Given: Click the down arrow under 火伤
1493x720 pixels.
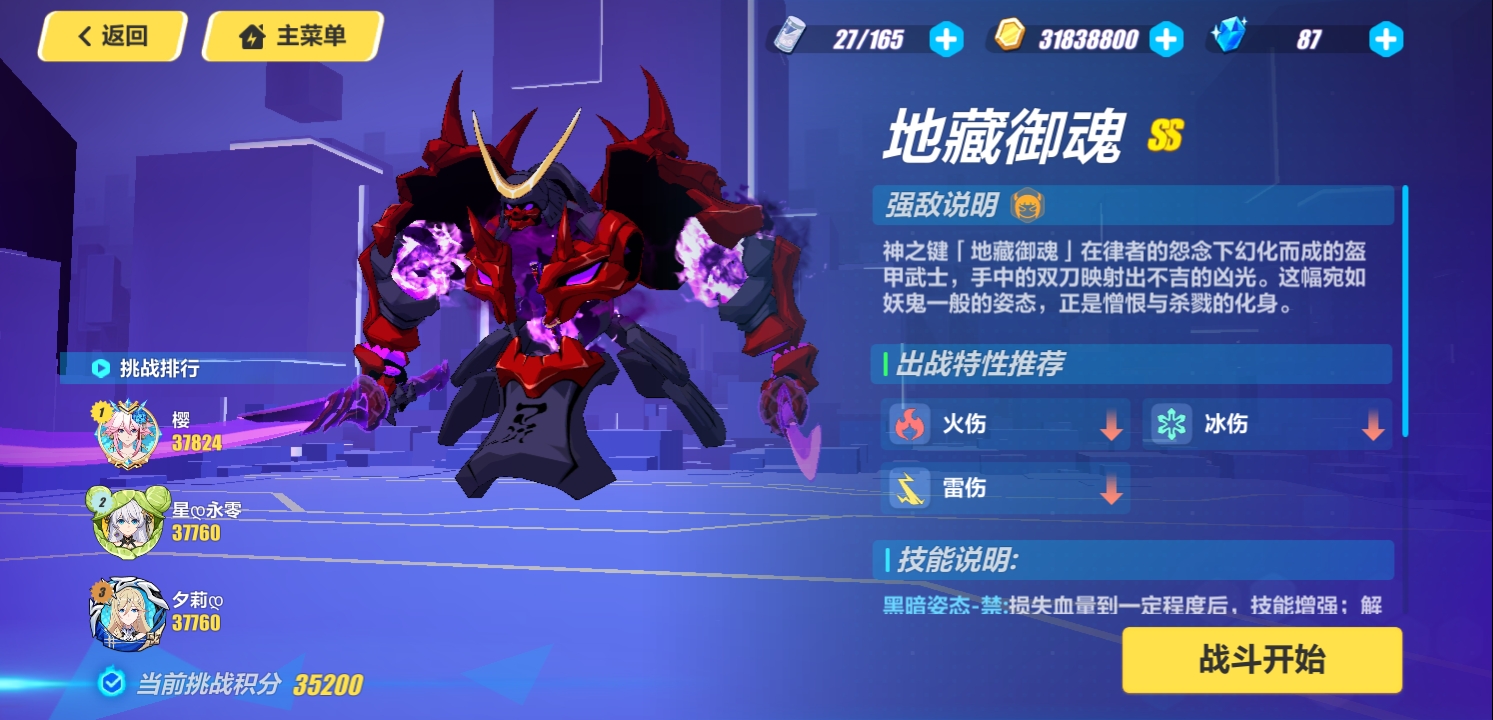Looking at the screenshot, I should click(1110, 424).
